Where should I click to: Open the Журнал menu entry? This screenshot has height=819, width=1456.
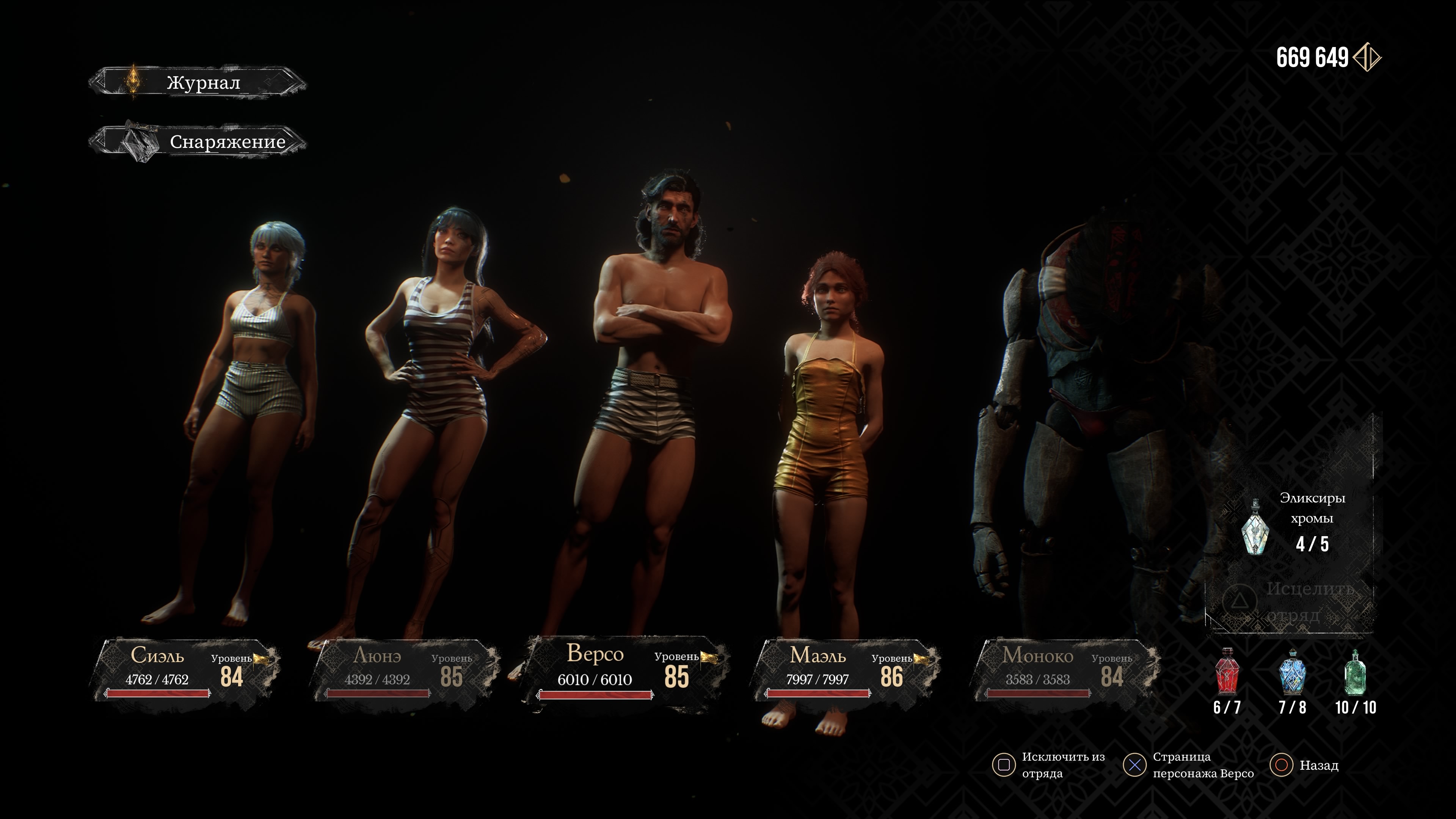198,83
